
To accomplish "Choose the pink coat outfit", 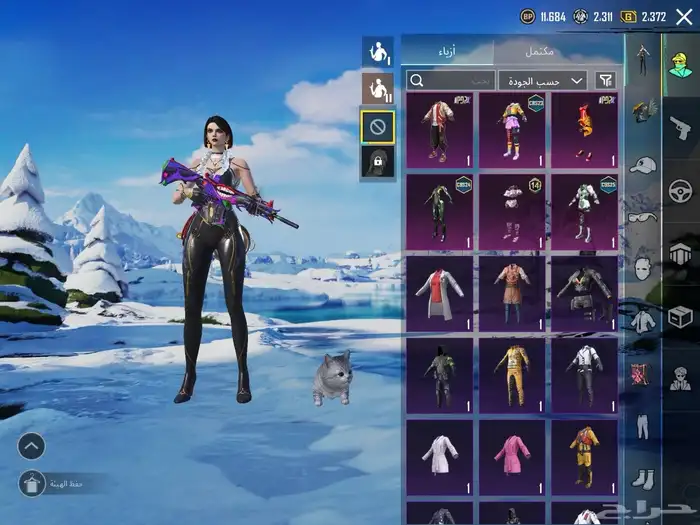I will (512, 455).
